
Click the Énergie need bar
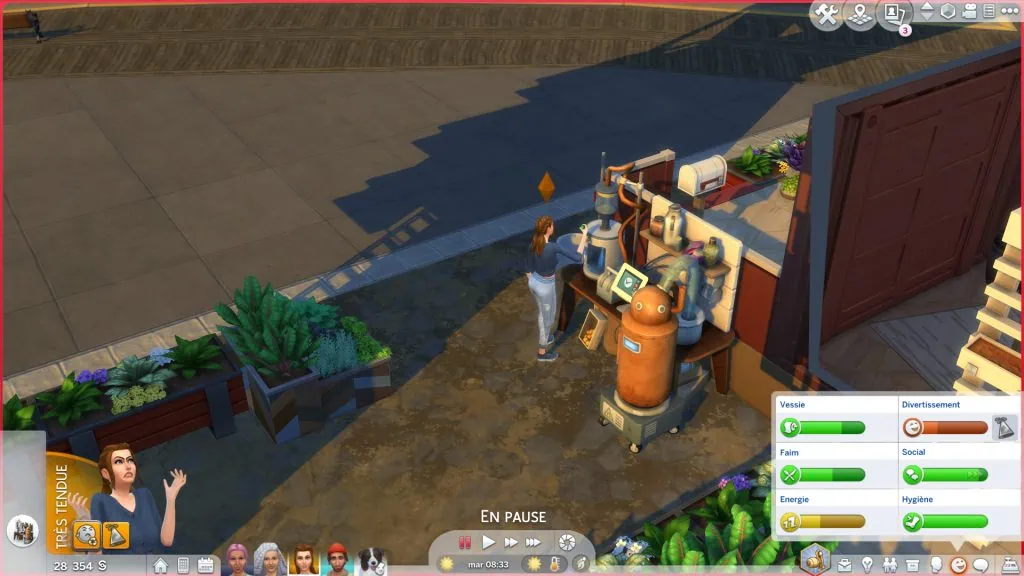(x=823, y=521)
